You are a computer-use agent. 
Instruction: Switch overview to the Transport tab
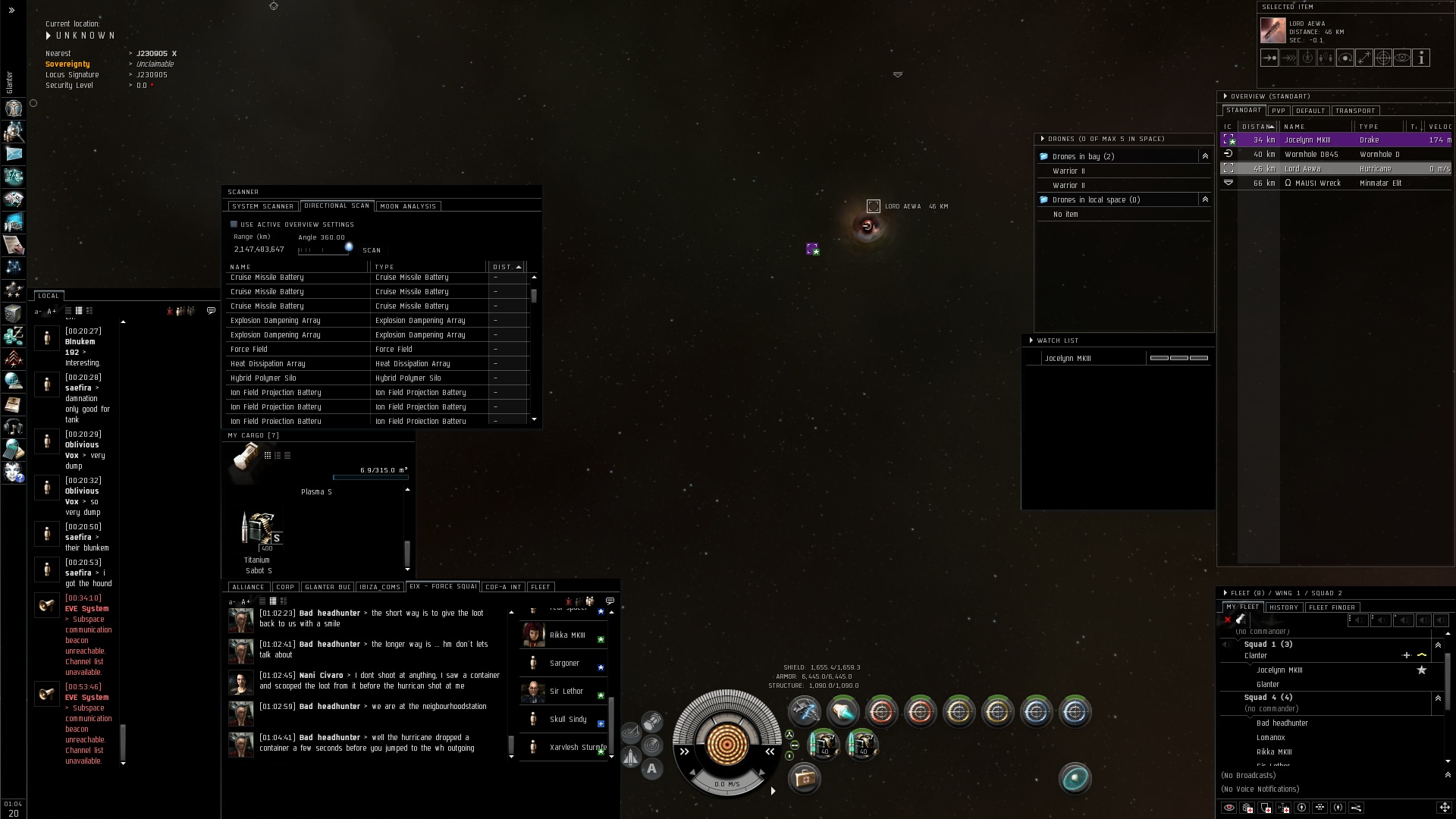coord(1354,111)
